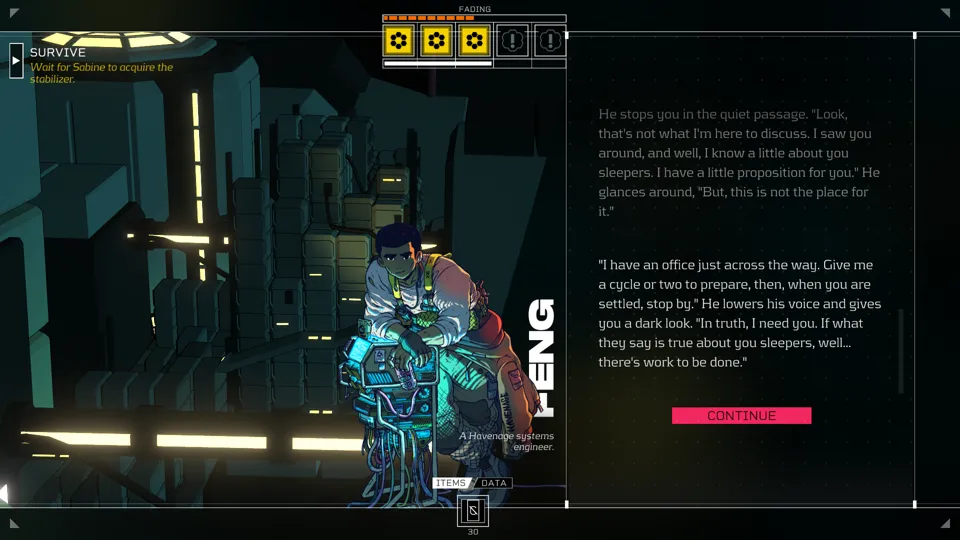Switch to the Items tab
This screenshot has height=540, width=960.
coord(451,483)
